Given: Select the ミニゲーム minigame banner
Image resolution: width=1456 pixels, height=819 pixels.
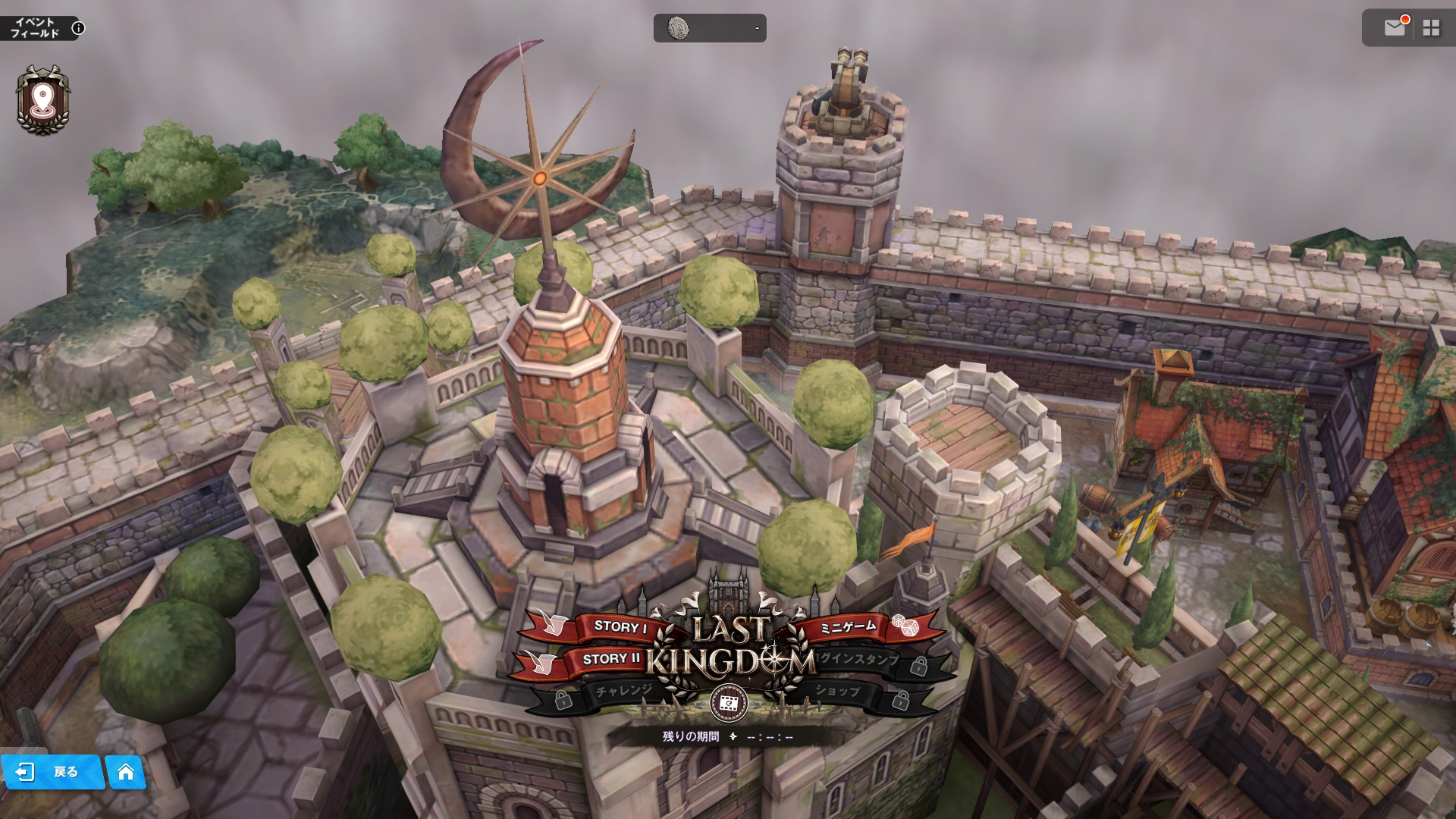Looking at the screenshot, I should 849,626.
